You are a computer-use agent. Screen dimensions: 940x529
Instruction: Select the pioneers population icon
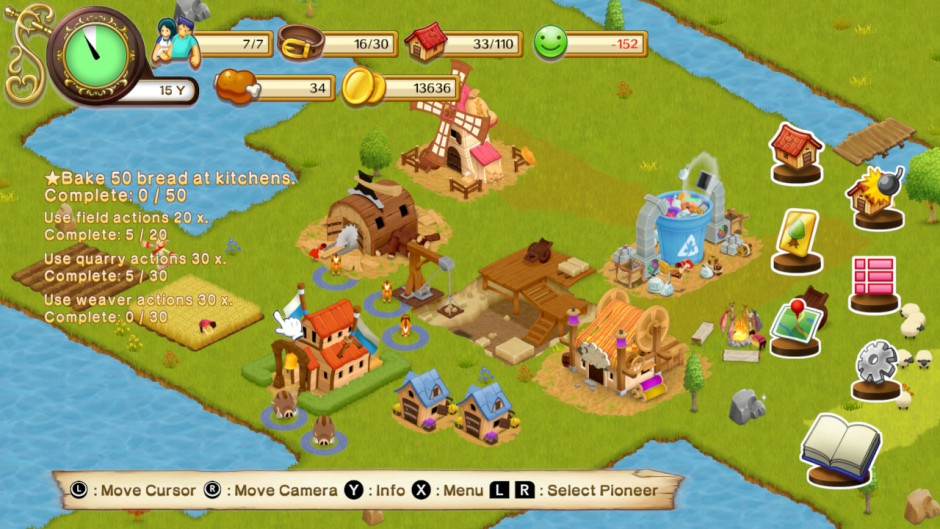coord(176,41)
